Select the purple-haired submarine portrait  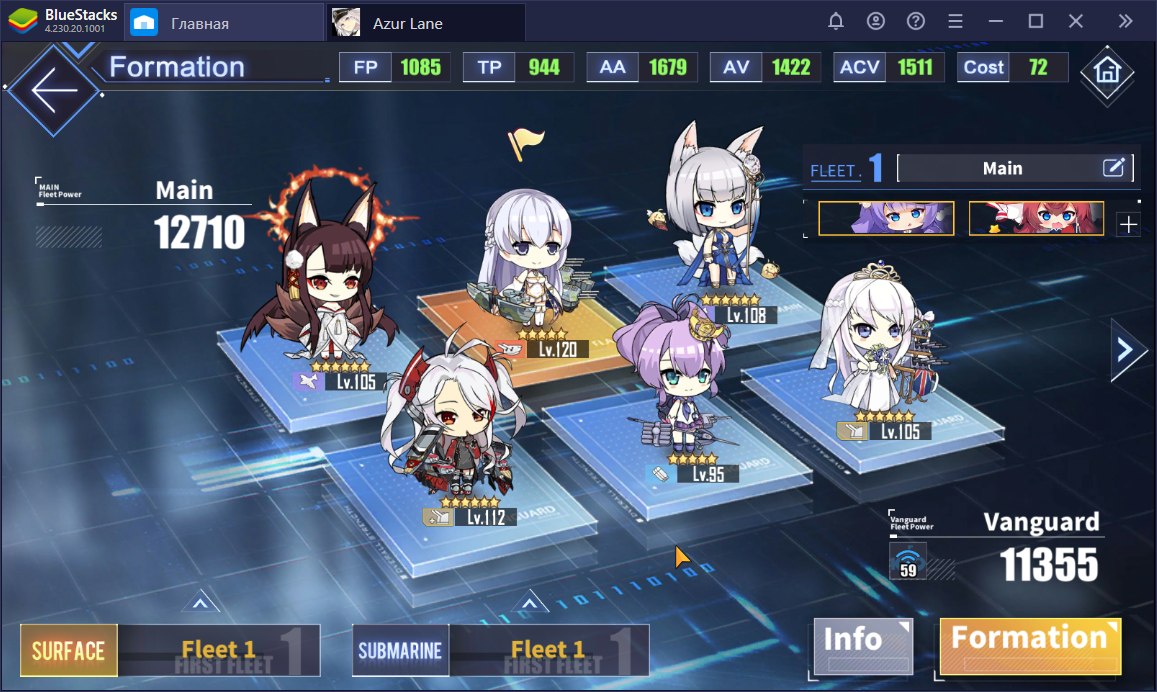[886, 219]
